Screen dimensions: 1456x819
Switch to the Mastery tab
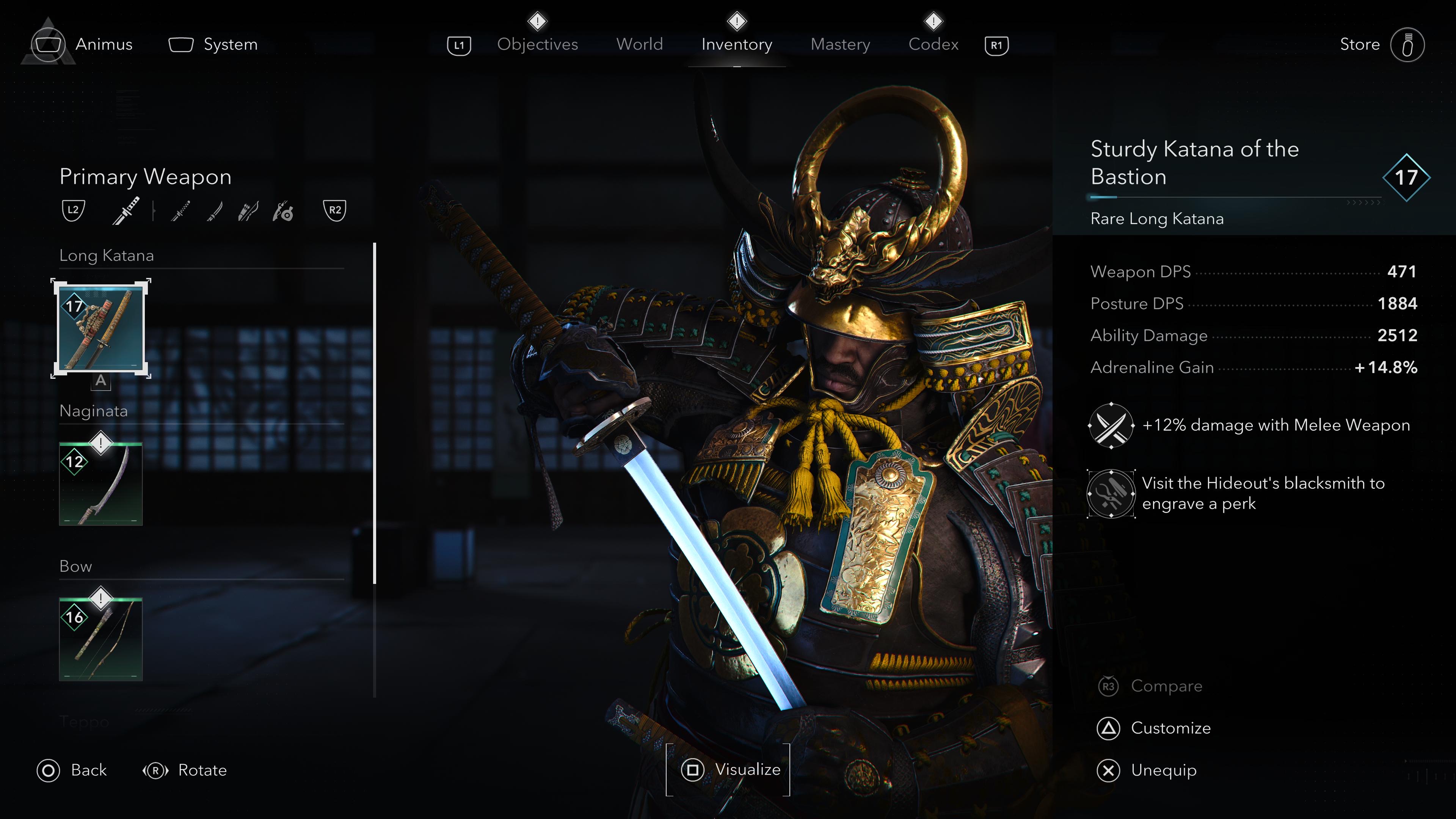(840, 44)
